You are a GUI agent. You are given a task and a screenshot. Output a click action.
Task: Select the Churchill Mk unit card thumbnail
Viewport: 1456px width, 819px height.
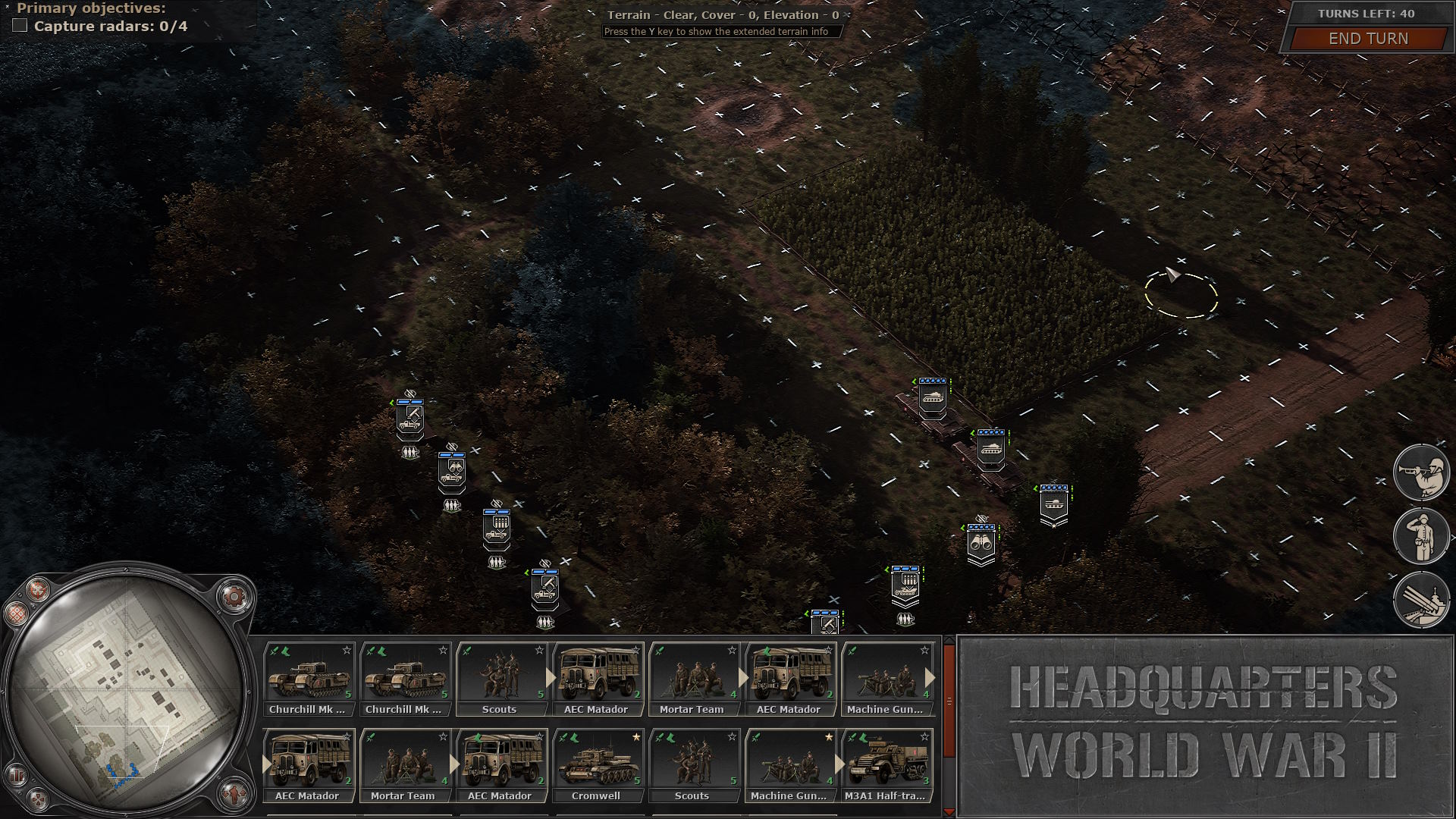click(x=311, y=677)
